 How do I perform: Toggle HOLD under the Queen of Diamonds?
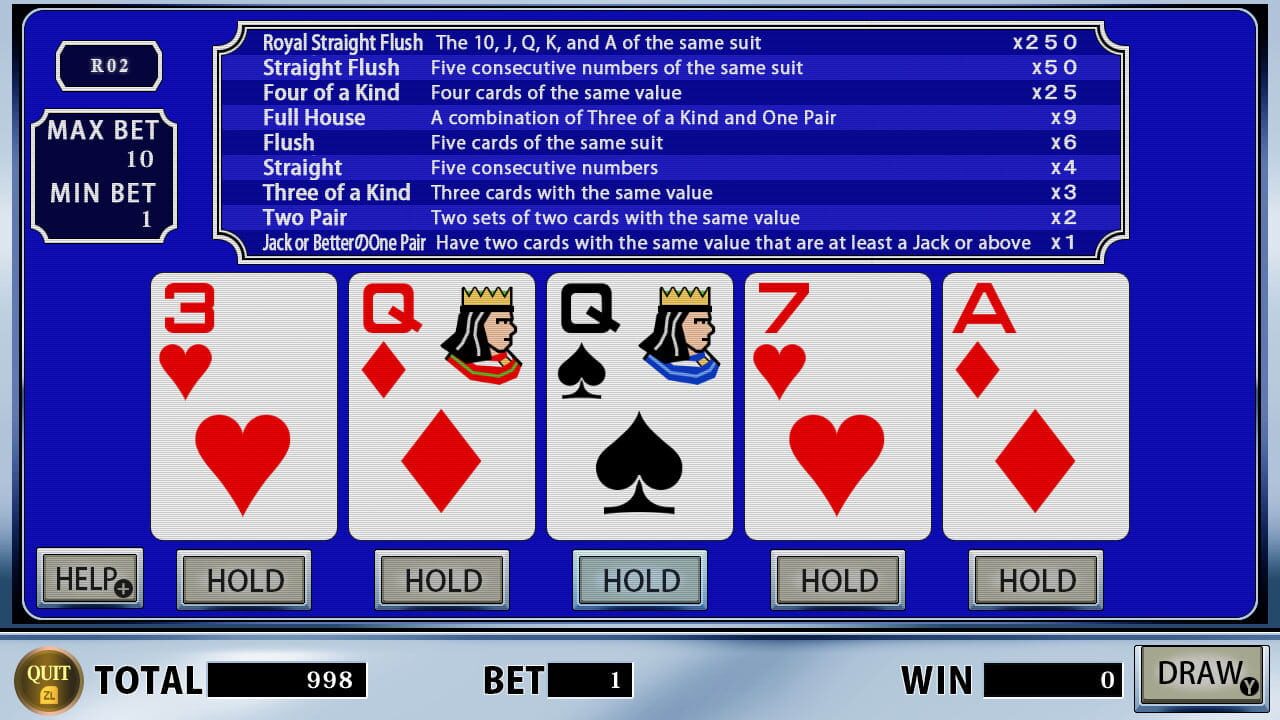click(441, 580)
